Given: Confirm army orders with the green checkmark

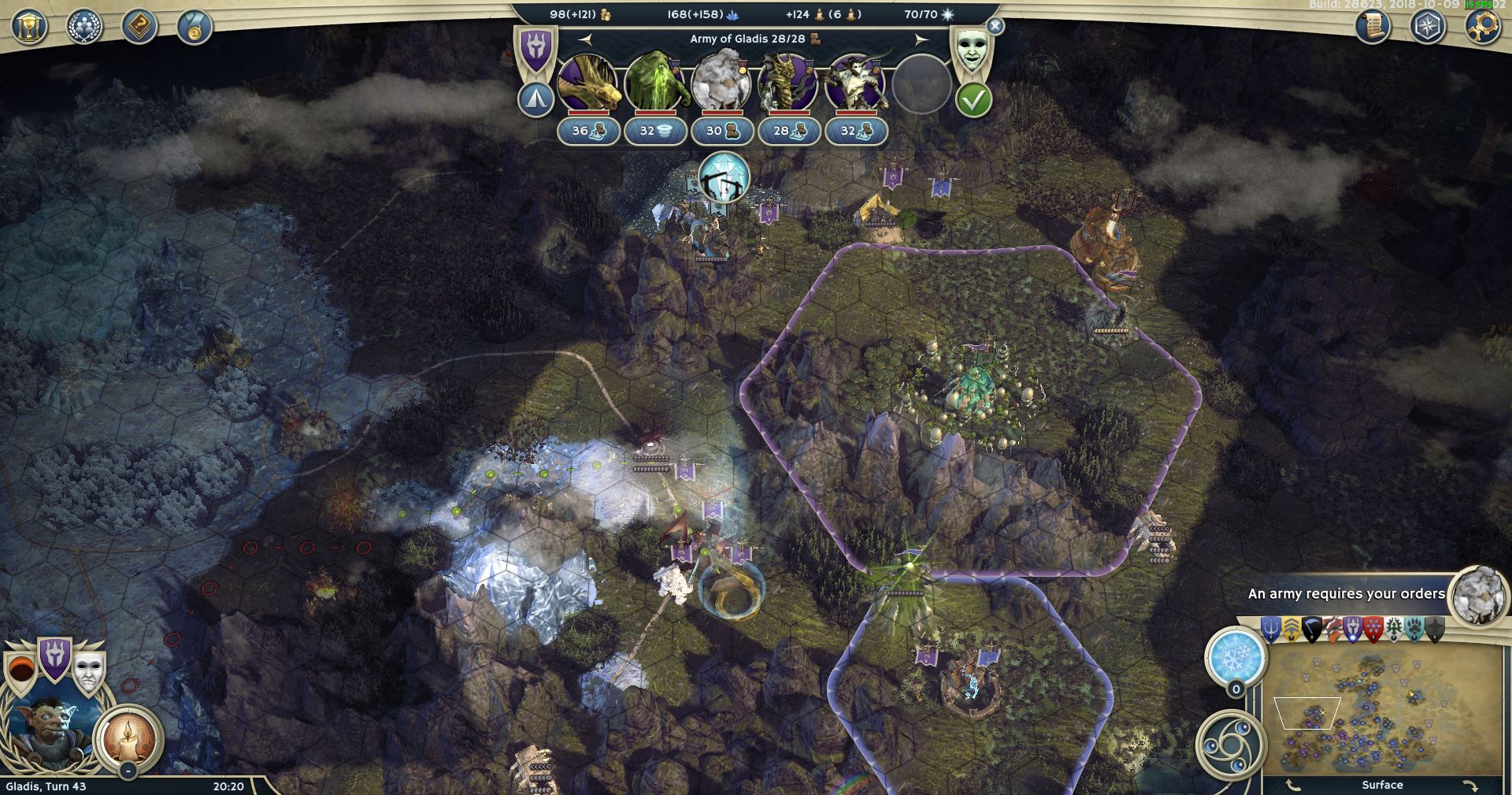Looking at the screenshot, I should (x=973, y=100).
